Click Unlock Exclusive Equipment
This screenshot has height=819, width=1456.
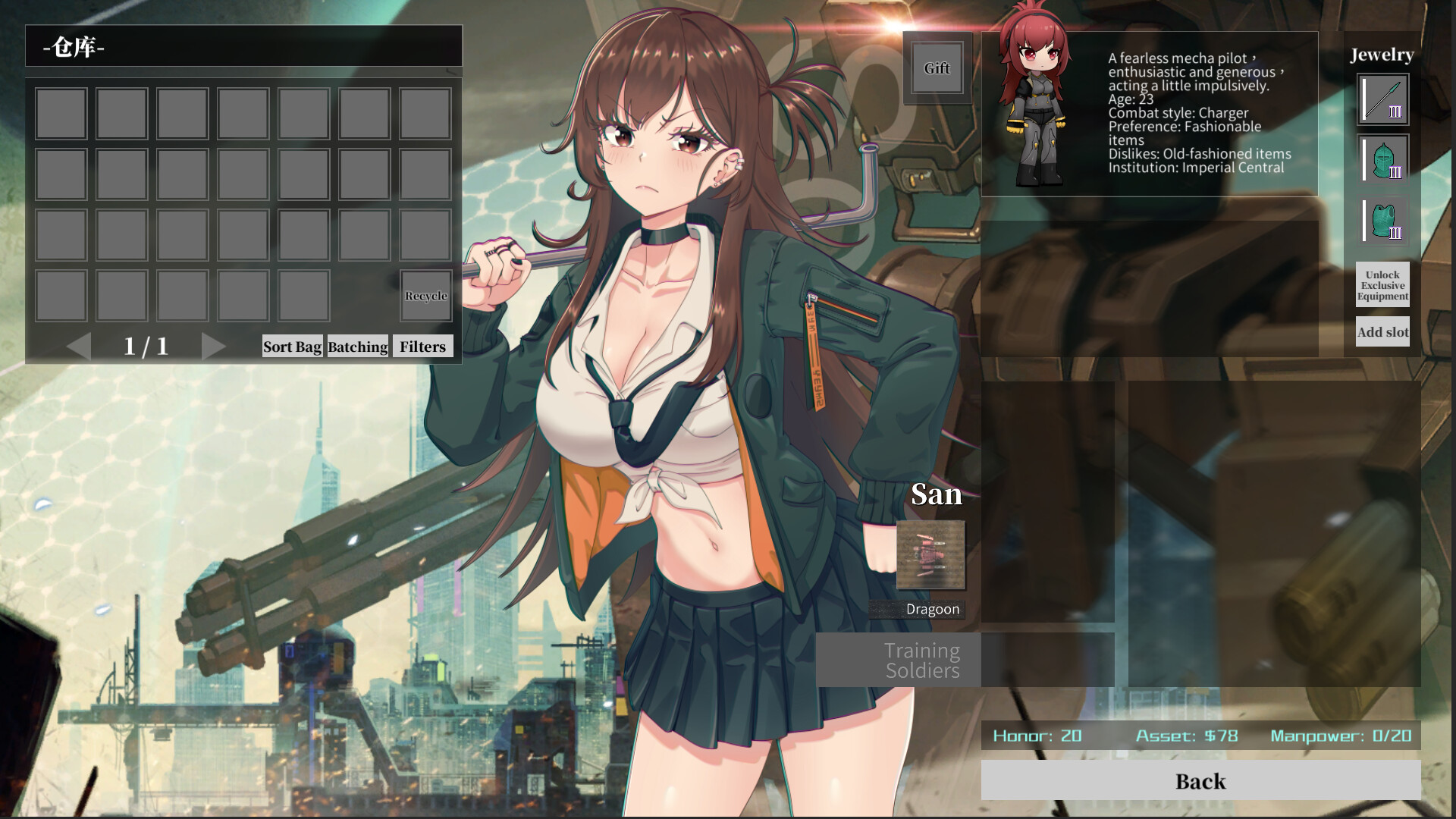1382,286
